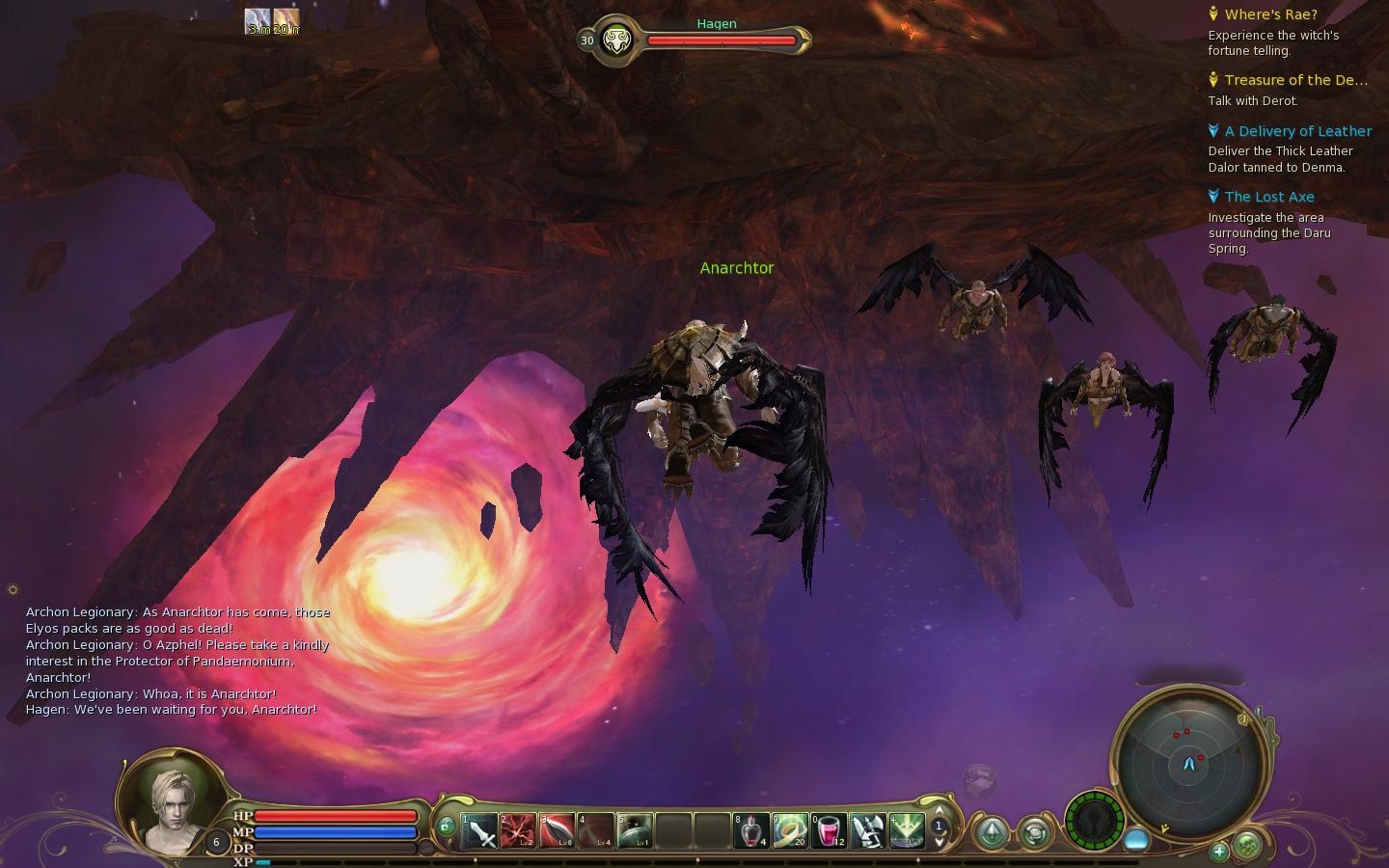Select the sword and axe weapon icon
Viewport: 1389px width, 868px height.
(867, 830)
